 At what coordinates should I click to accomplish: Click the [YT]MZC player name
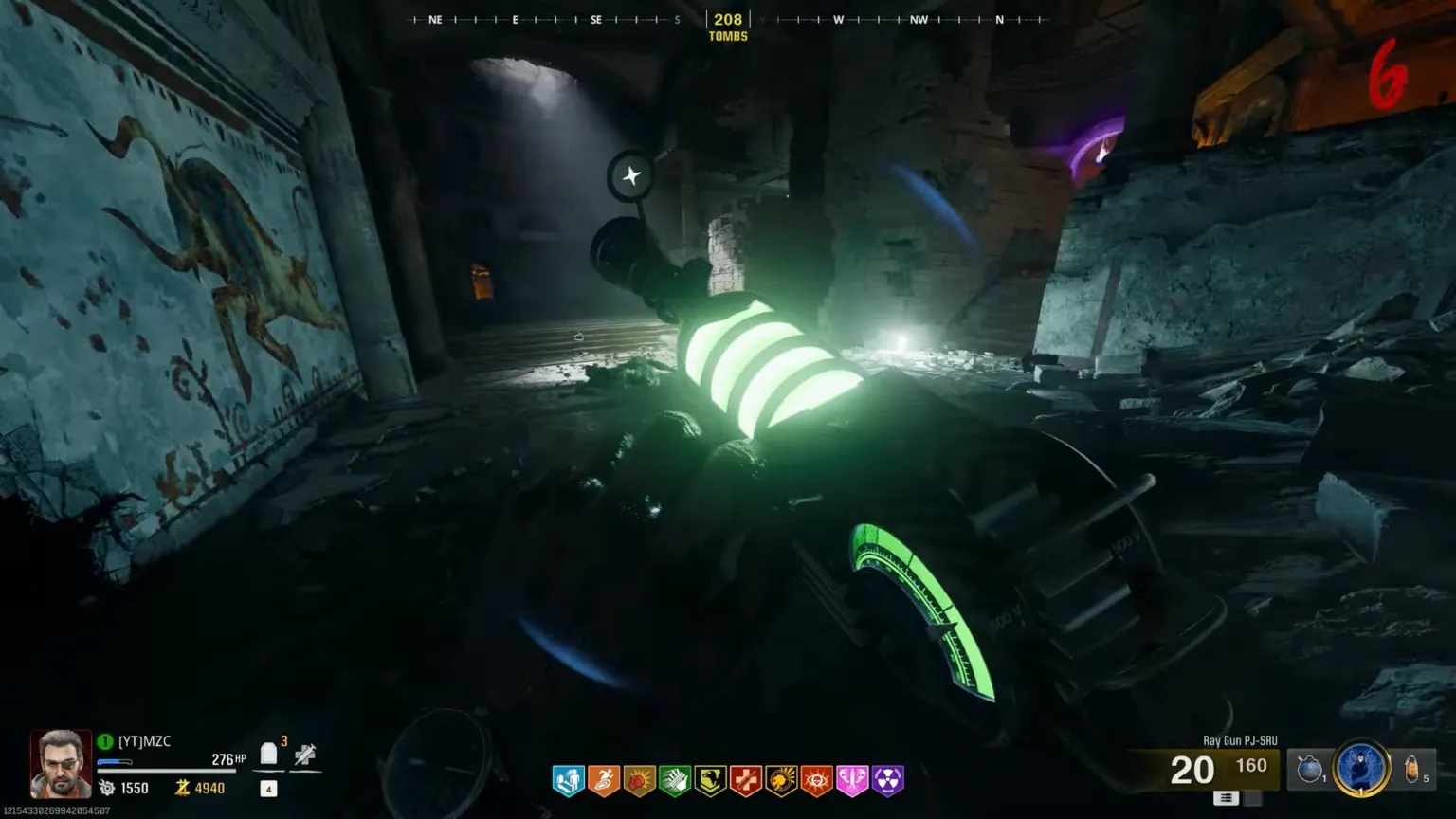[145, 741]
